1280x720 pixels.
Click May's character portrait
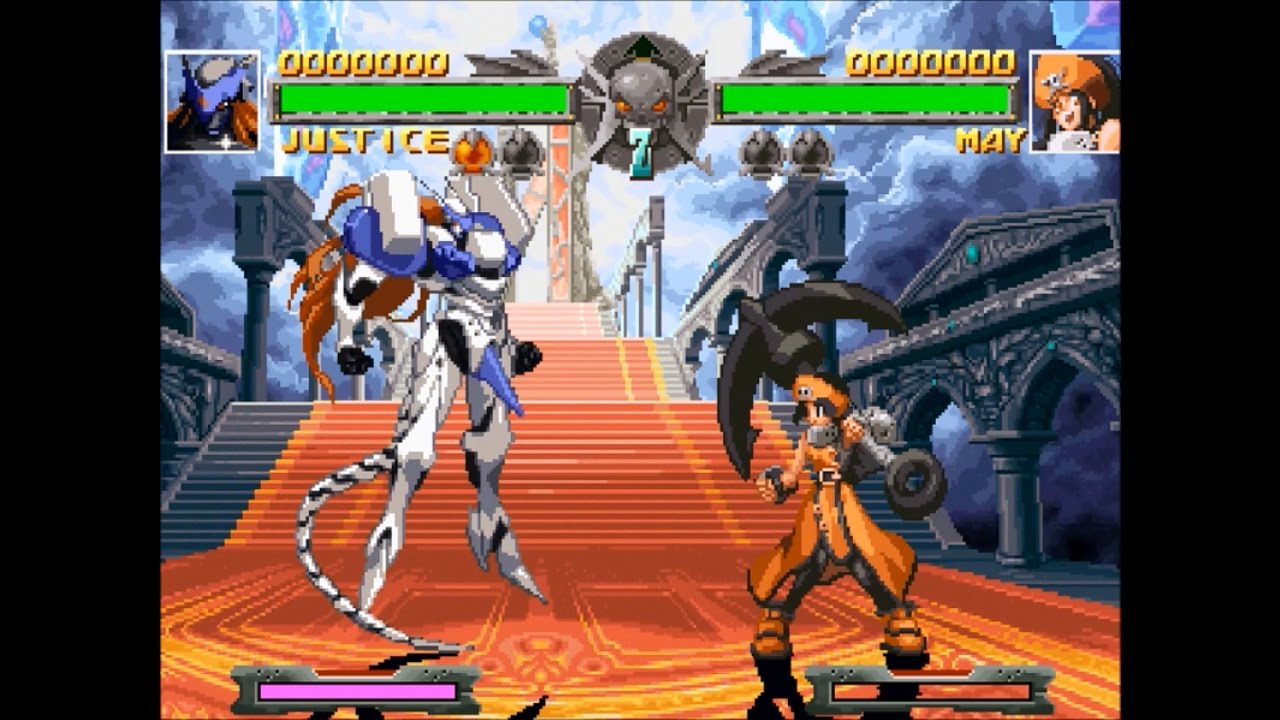[1074, 101]
